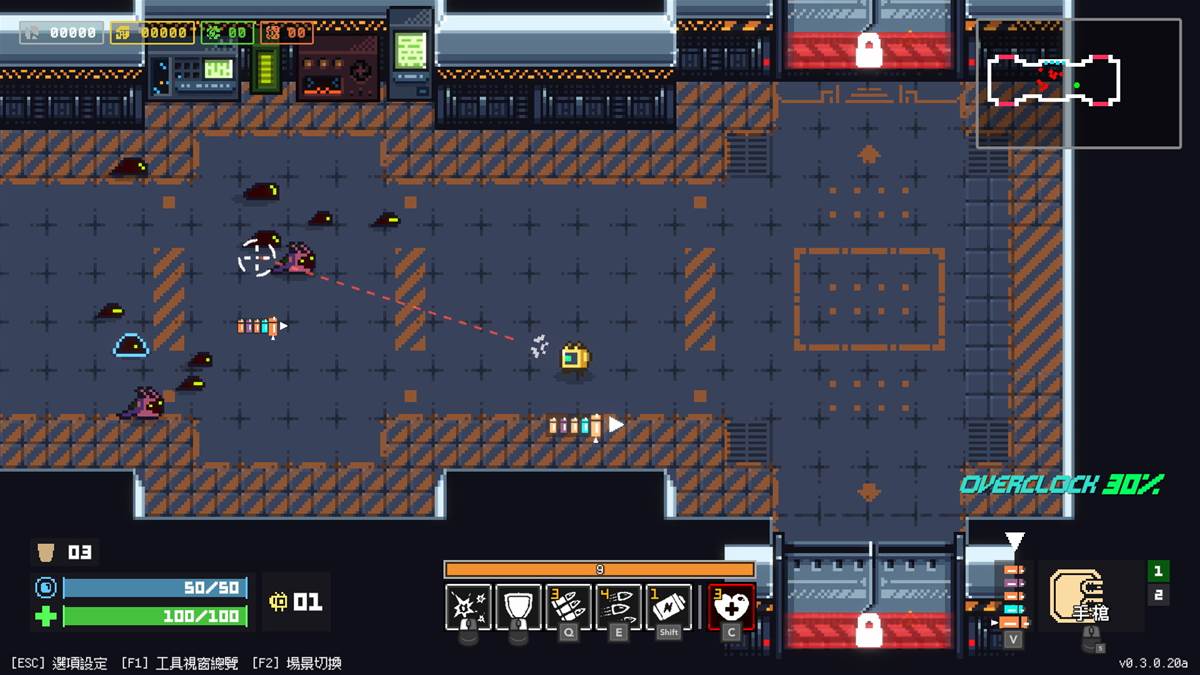
Task: Activate the explosion burst attack skill
Action: click(468, 606)
